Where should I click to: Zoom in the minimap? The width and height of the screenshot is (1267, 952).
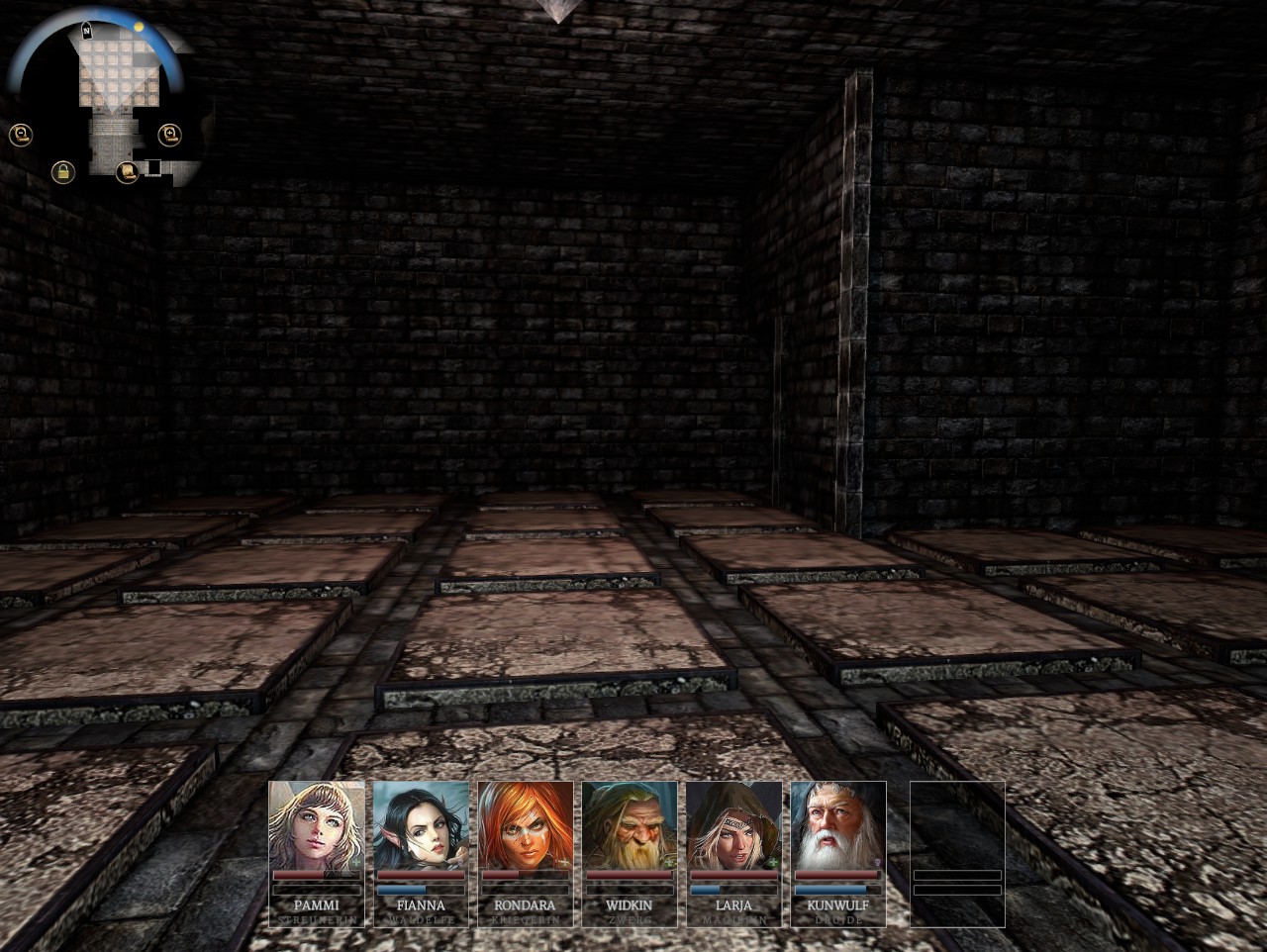tap(169, 134)
